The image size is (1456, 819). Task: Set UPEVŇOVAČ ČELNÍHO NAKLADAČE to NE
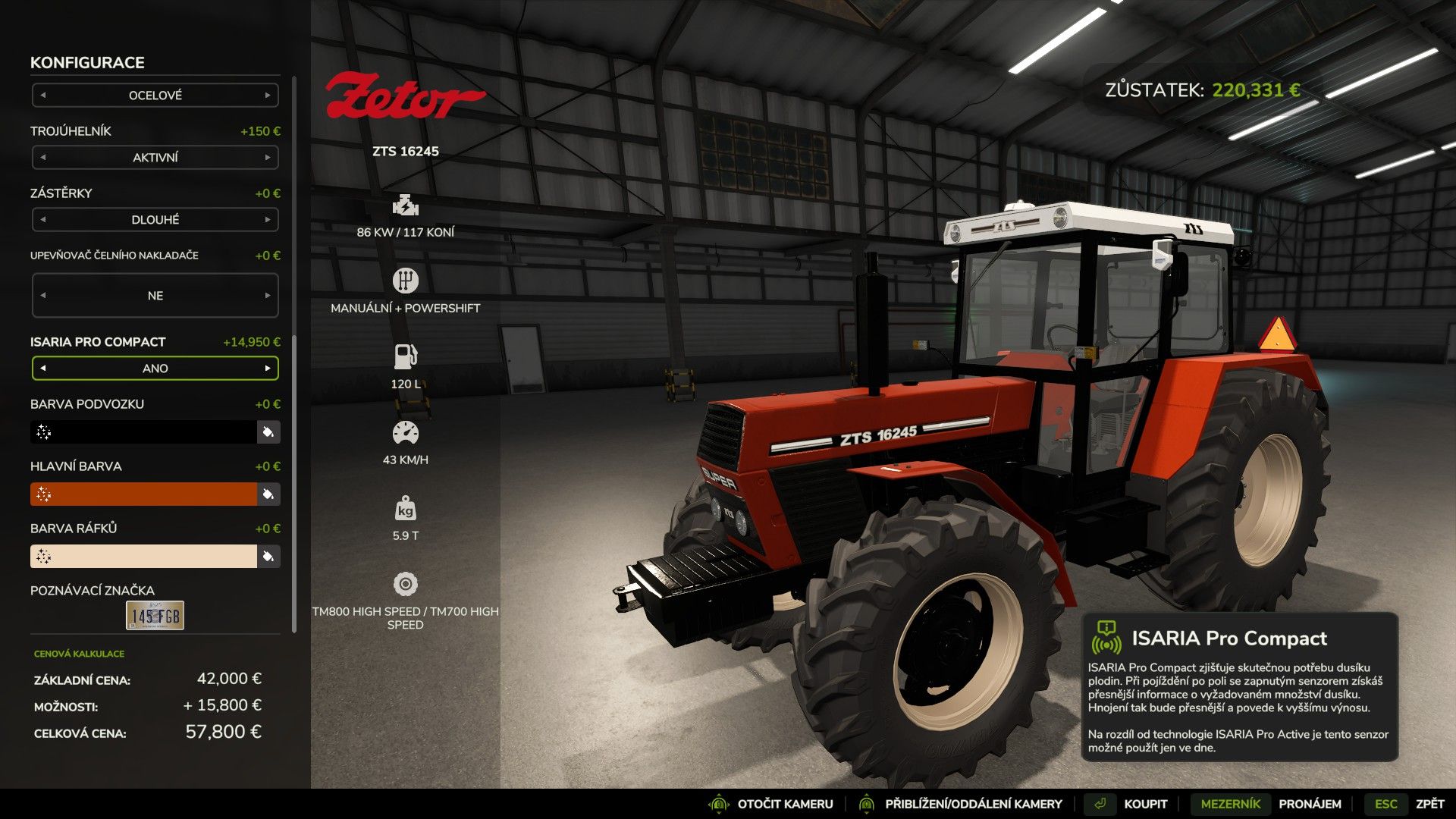(x=155, y=295)
